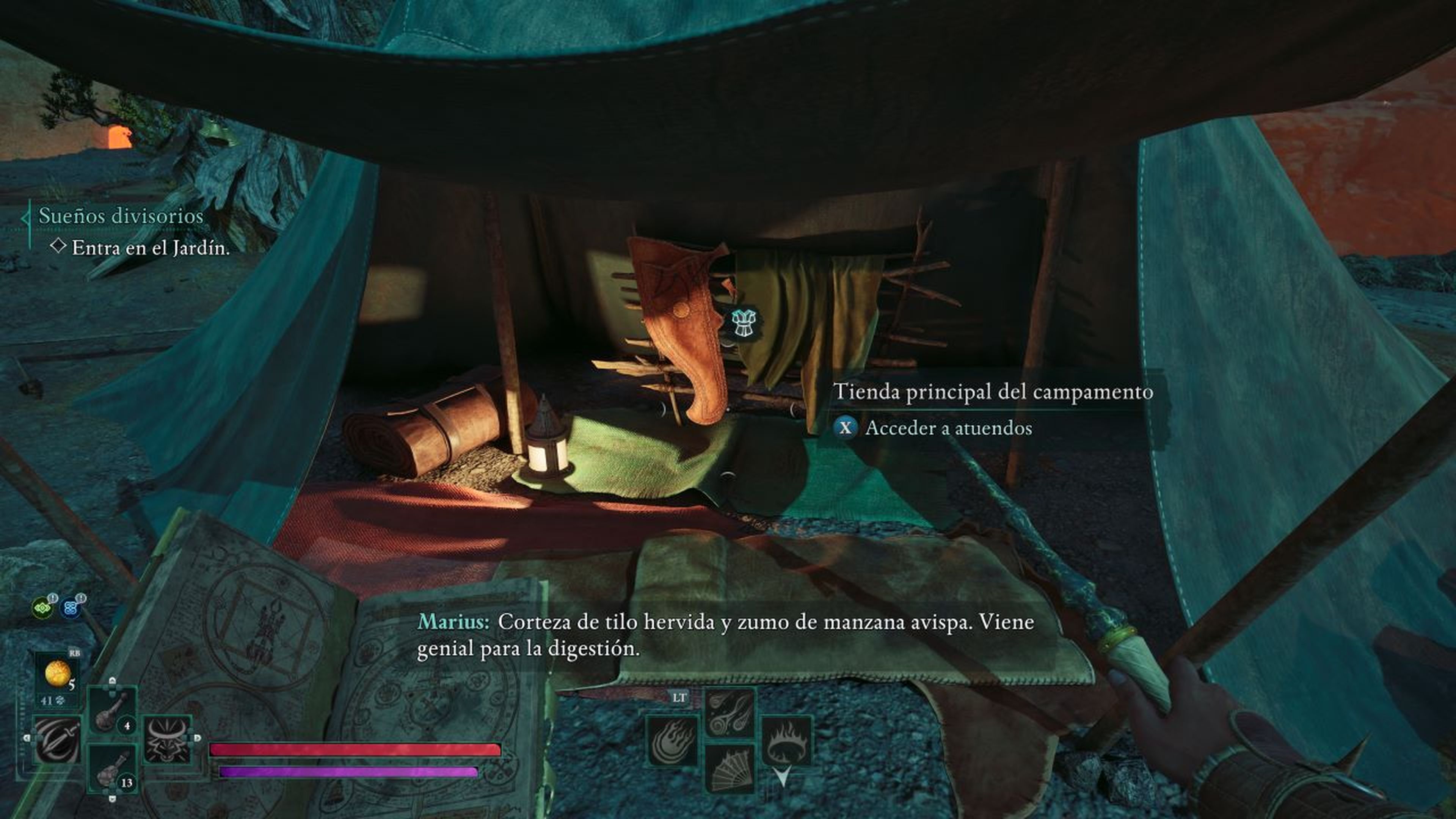Viewport: 1456px width, 819px height.
Task: Click the armor outfit icon in the tent
Action: tap(741, 325)
